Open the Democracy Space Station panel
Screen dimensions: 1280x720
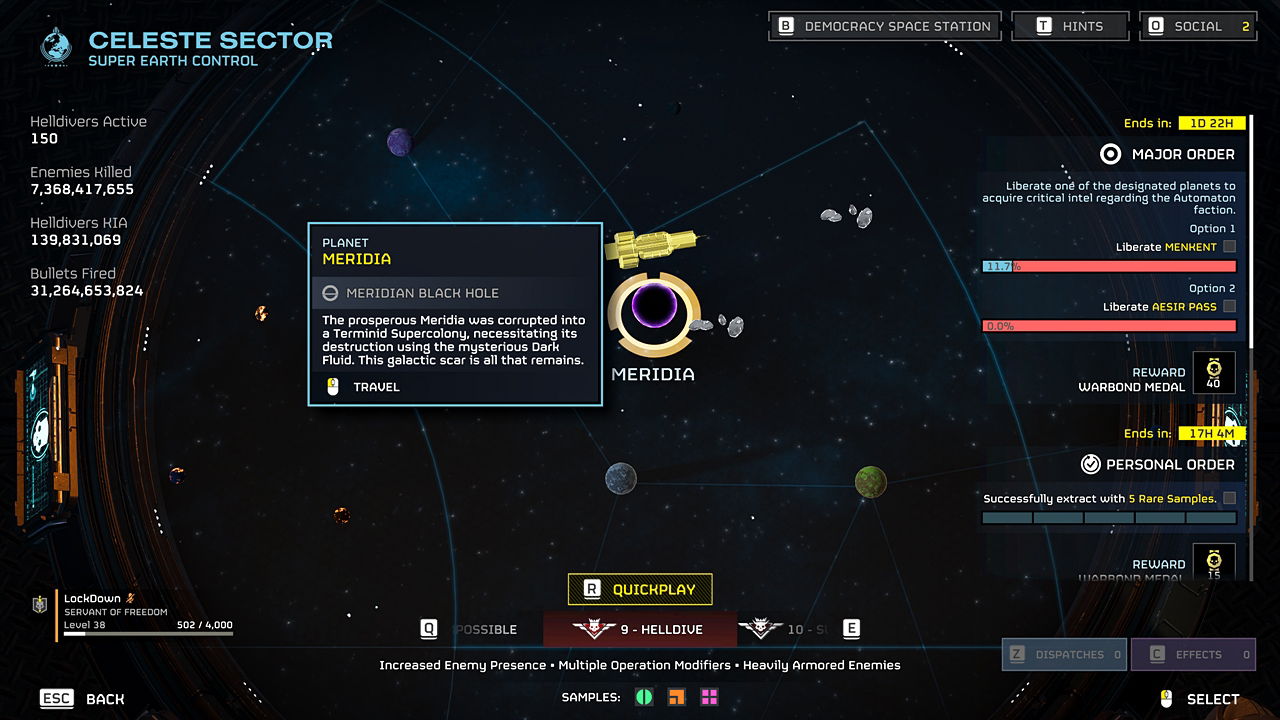point(884,25)
